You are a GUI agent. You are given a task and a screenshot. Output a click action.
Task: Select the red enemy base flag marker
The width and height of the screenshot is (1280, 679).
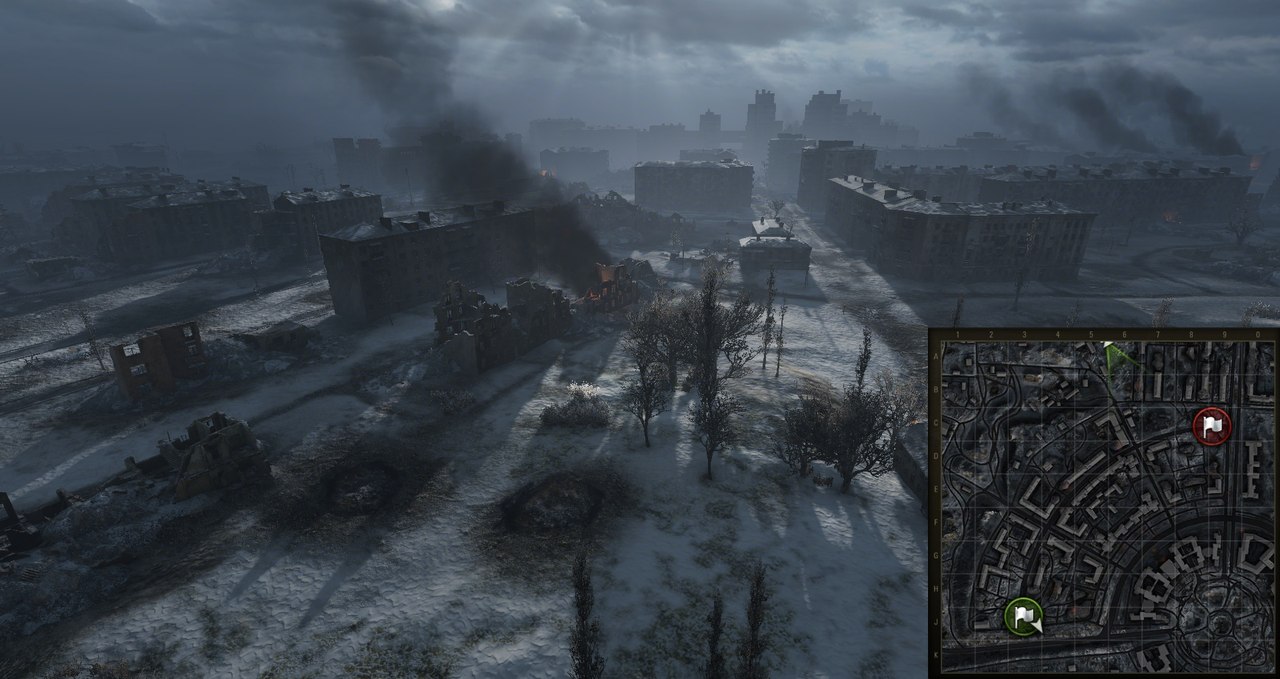(1212, 426)
